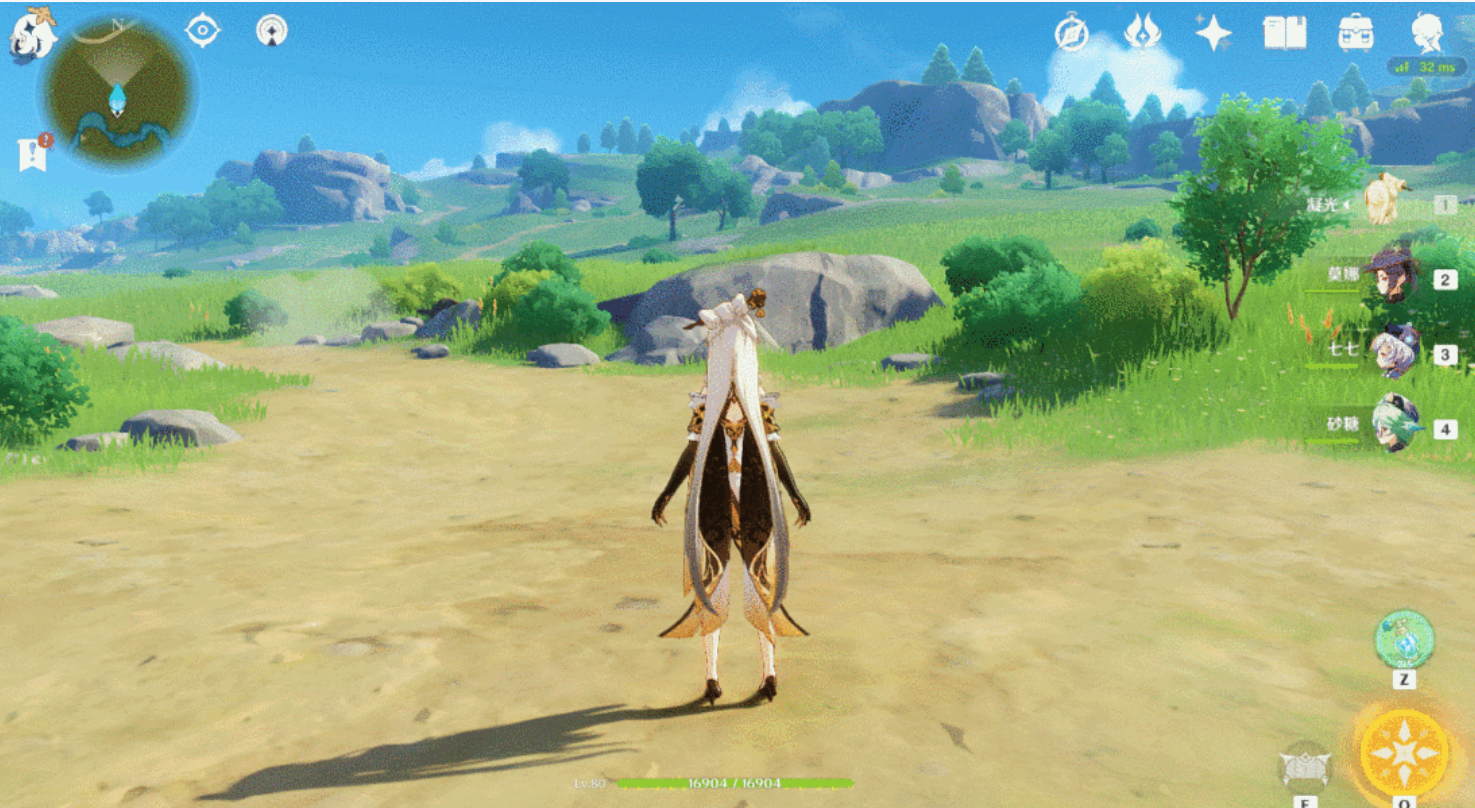Click the eye-shaped icon beside the minimap
The height and width of the screenshot is (808, 1475).
pyautogui.click(x=203, y=31)
